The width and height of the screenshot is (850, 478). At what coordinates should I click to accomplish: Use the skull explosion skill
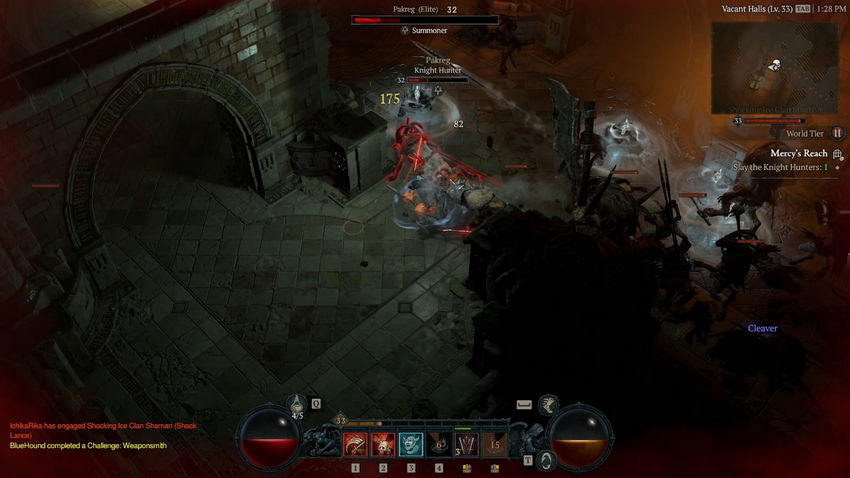(x=383, y=444)
